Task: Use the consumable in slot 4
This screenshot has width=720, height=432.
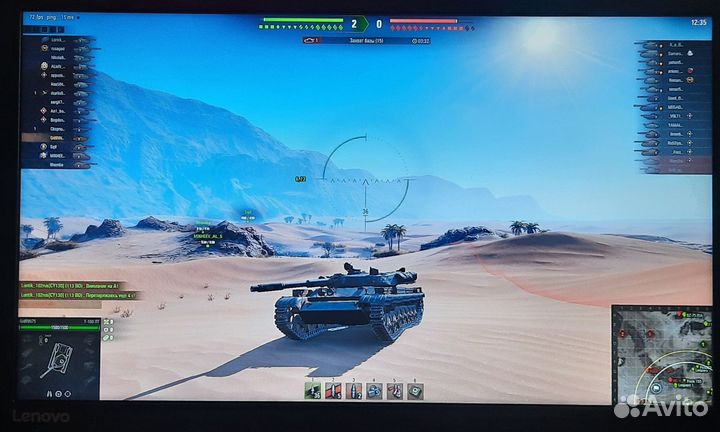Action: (374, 391)
